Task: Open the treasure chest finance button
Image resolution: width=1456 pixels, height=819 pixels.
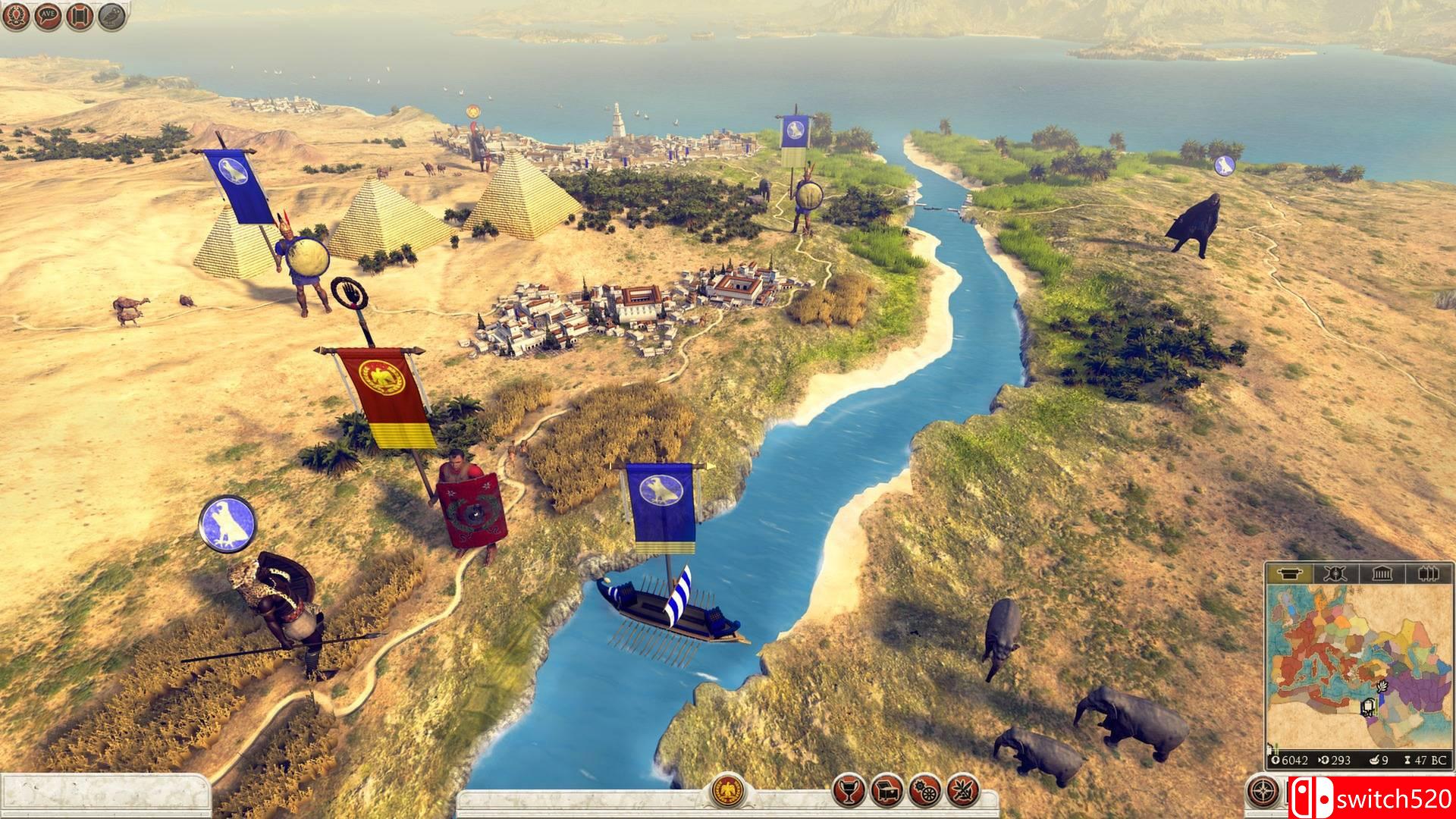Action: coord(886,792)
